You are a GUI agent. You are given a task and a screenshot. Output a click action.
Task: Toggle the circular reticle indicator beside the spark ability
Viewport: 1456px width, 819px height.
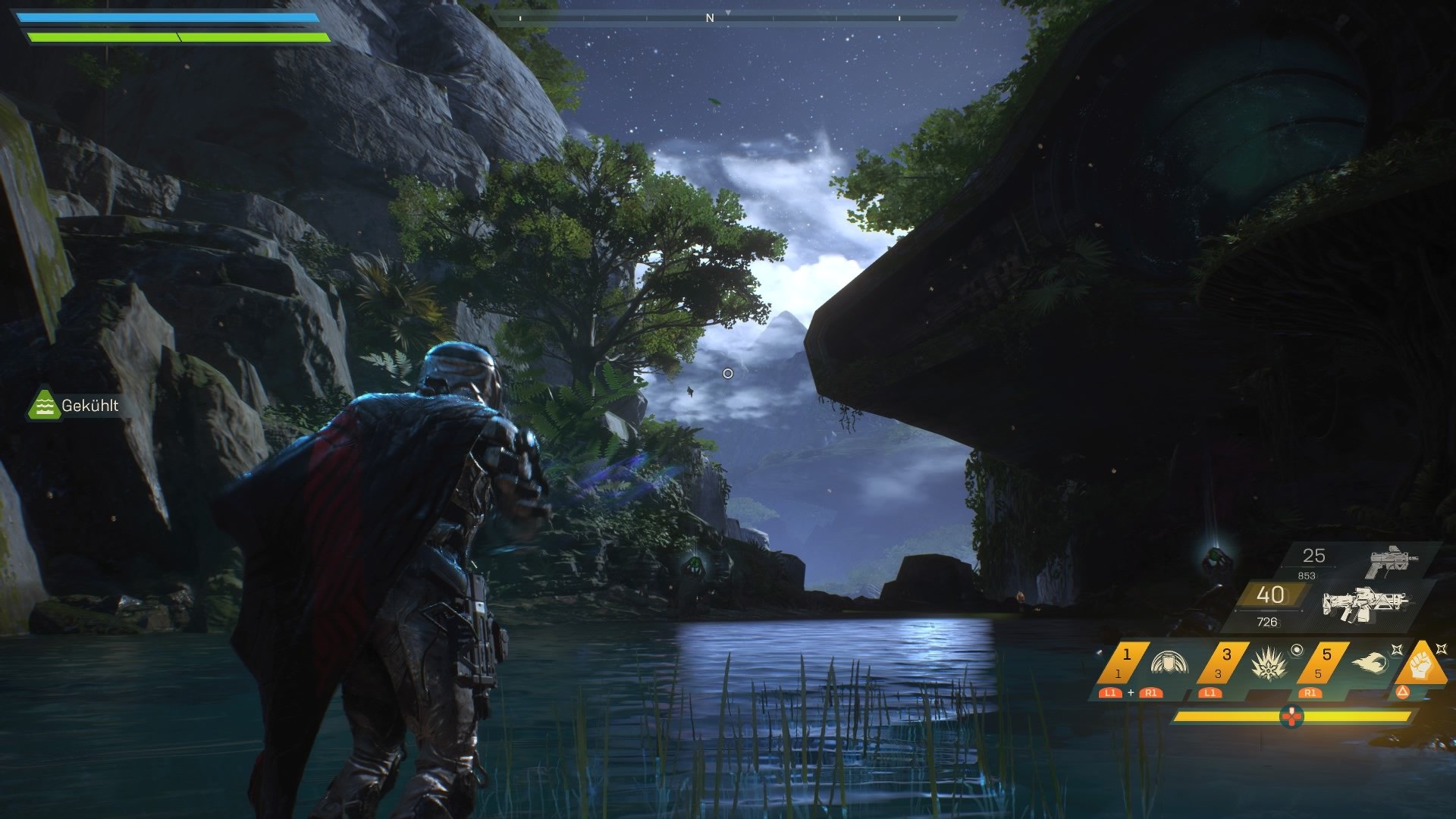coord(1298,650)
